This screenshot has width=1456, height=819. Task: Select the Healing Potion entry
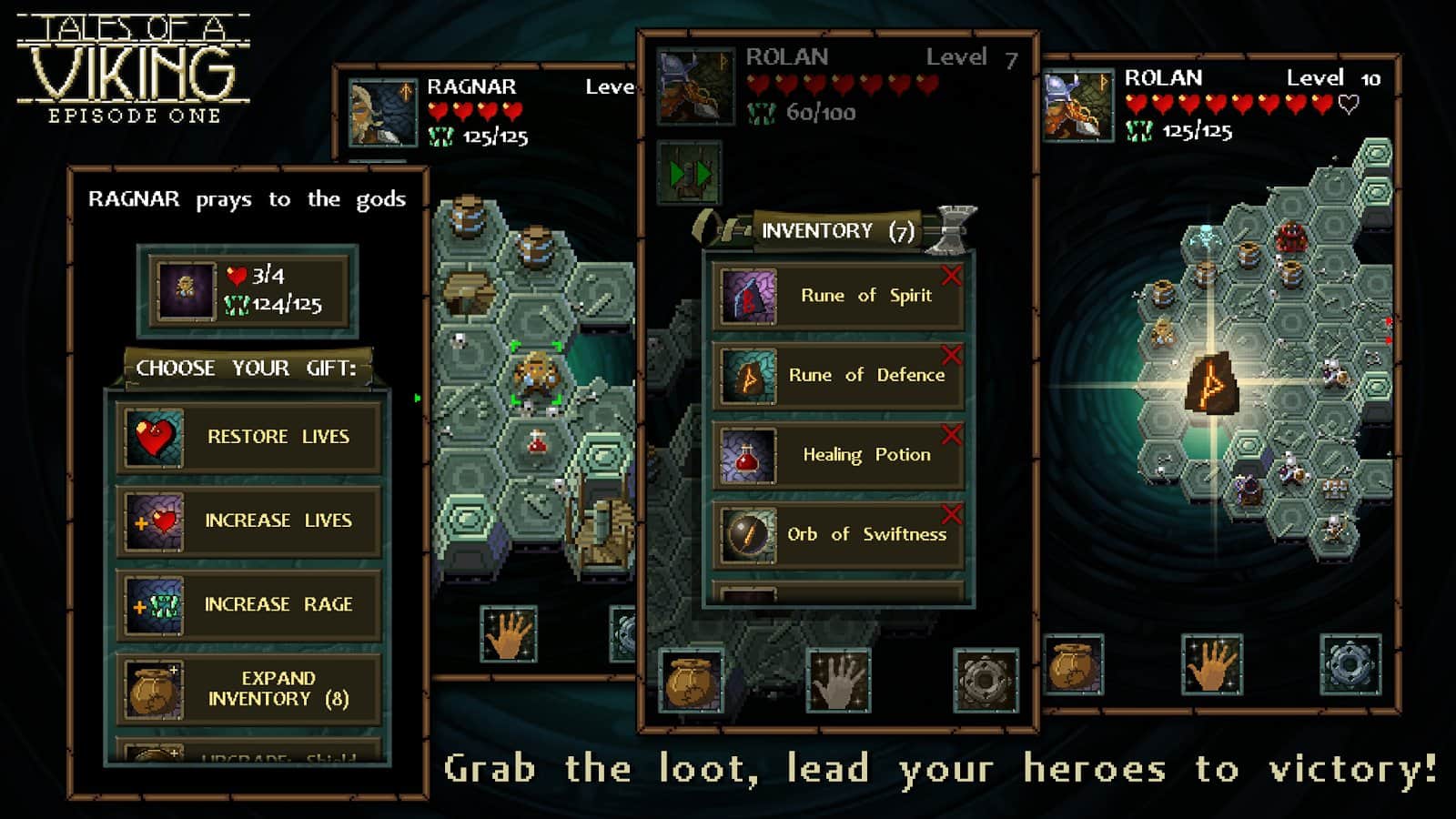point(837,455)
